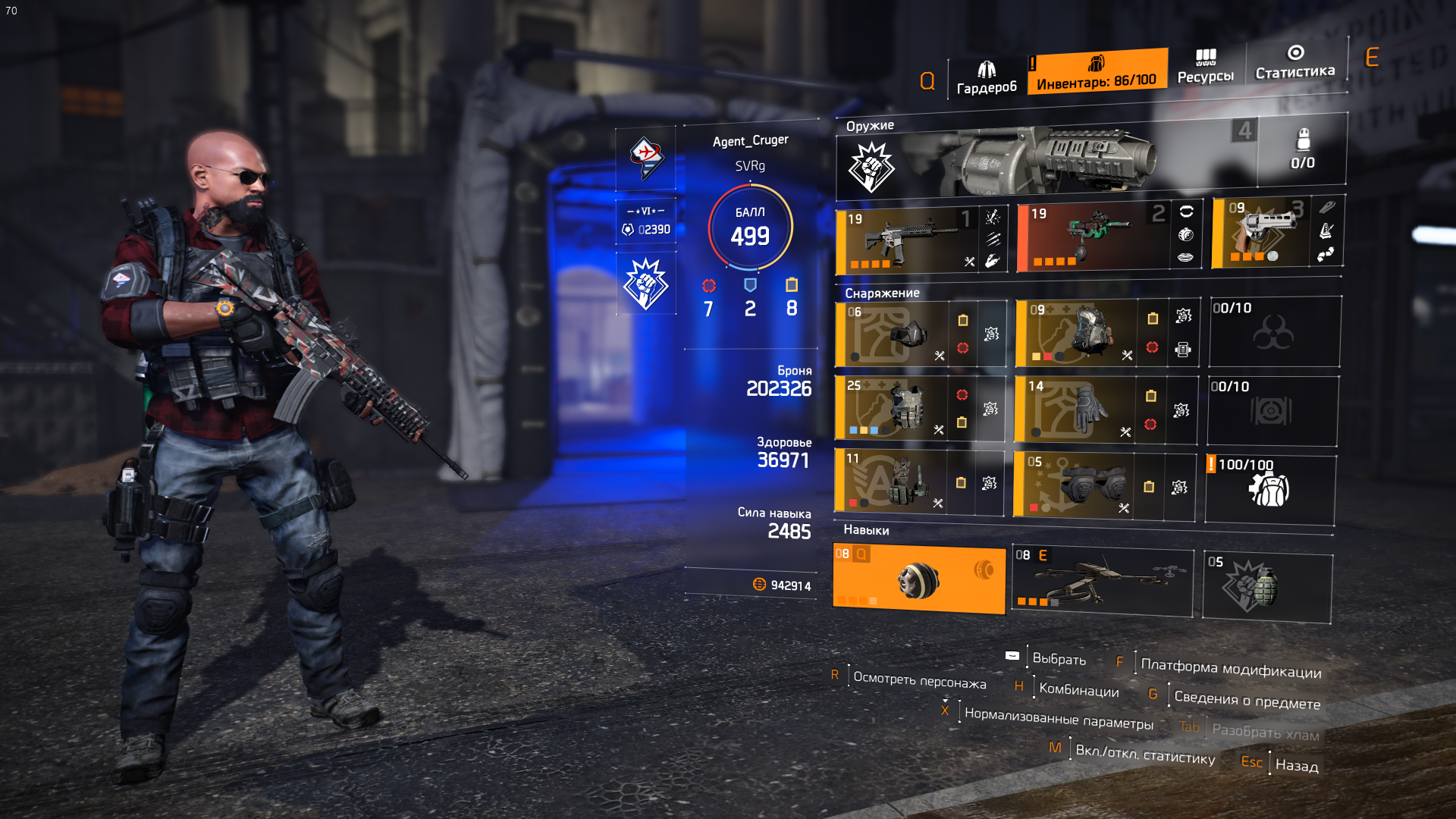
Task: Select the grenade slot
Action: (x=1266, y=587)
